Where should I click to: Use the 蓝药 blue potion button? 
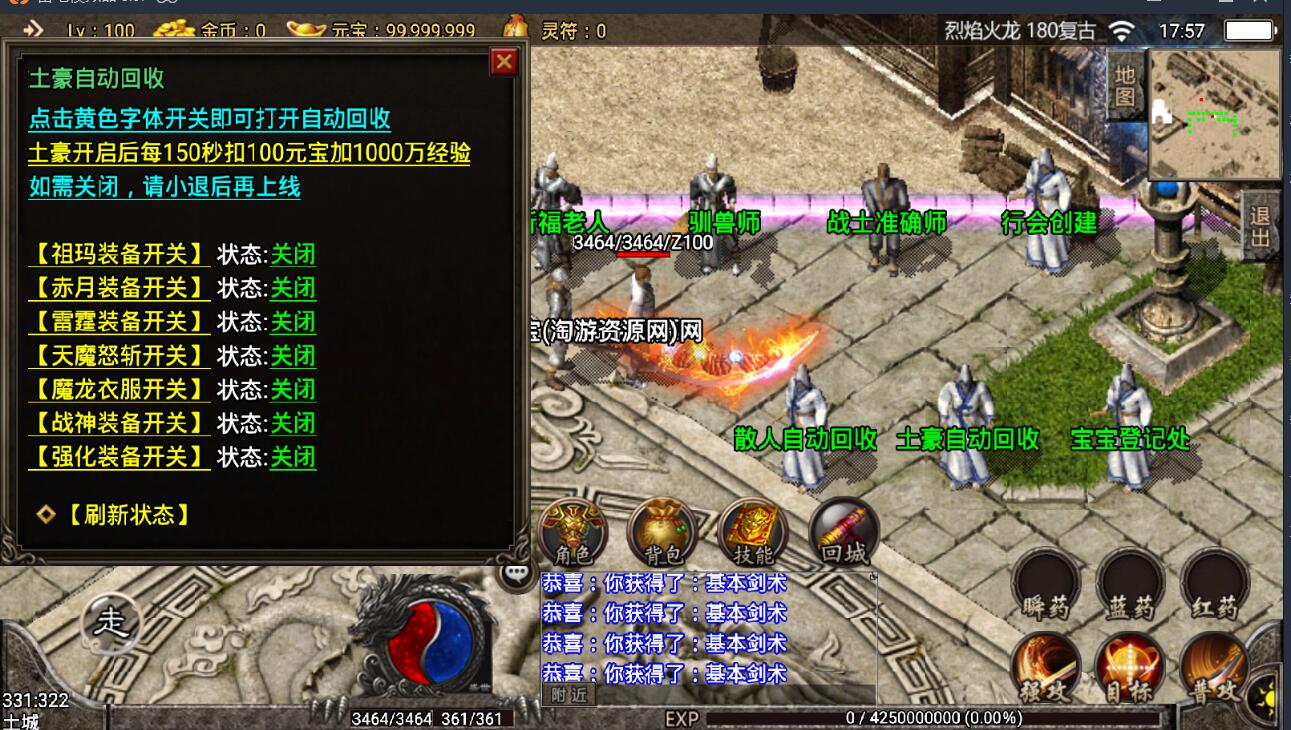point(1130,585)
